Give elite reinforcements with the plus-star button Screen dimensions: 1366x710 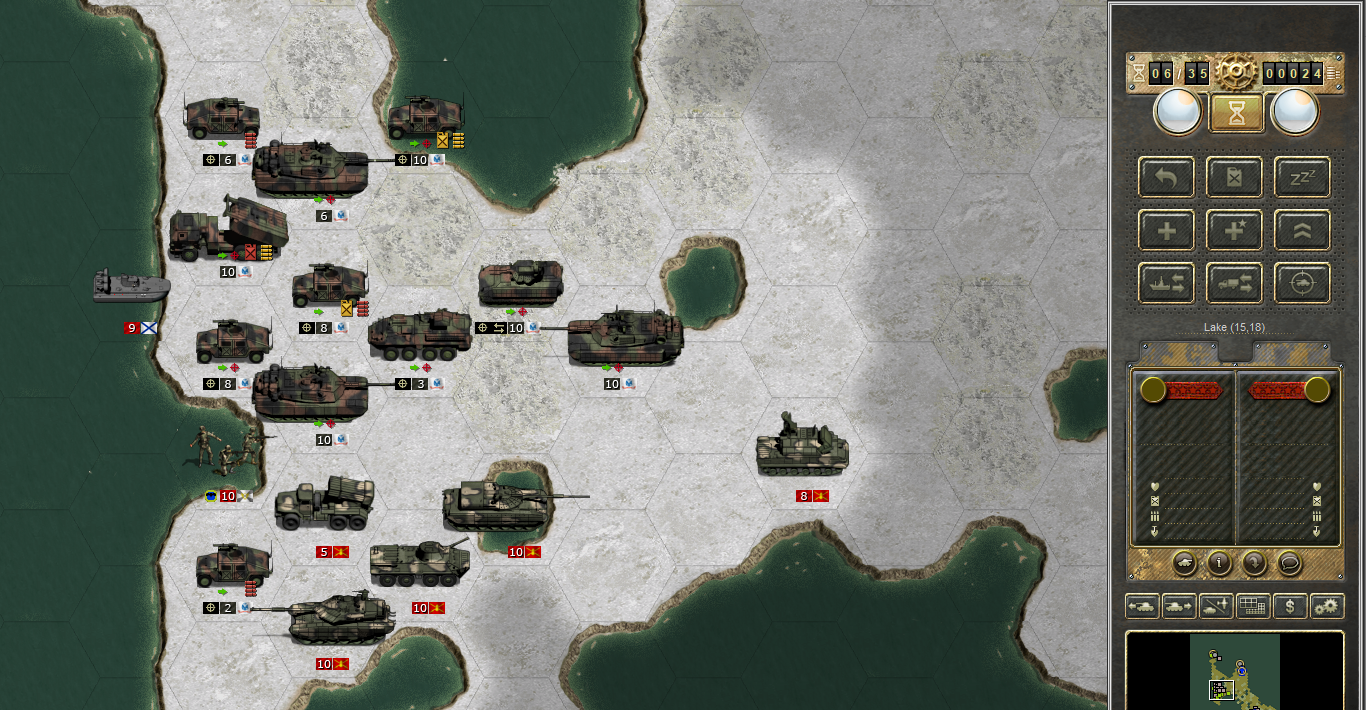tap(1234, 231)
